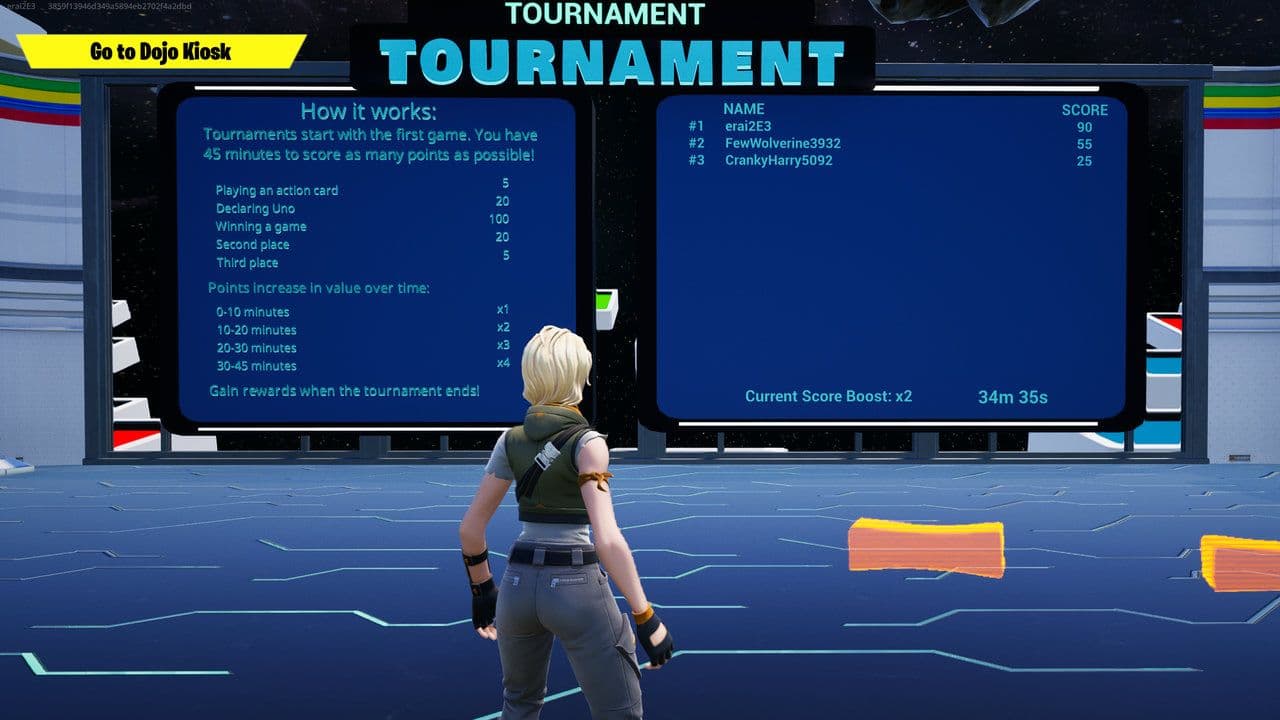Click the SCORE column header
Image resolution: width=1280 pixels, height=720 pixels.
tap(1086, 108)
